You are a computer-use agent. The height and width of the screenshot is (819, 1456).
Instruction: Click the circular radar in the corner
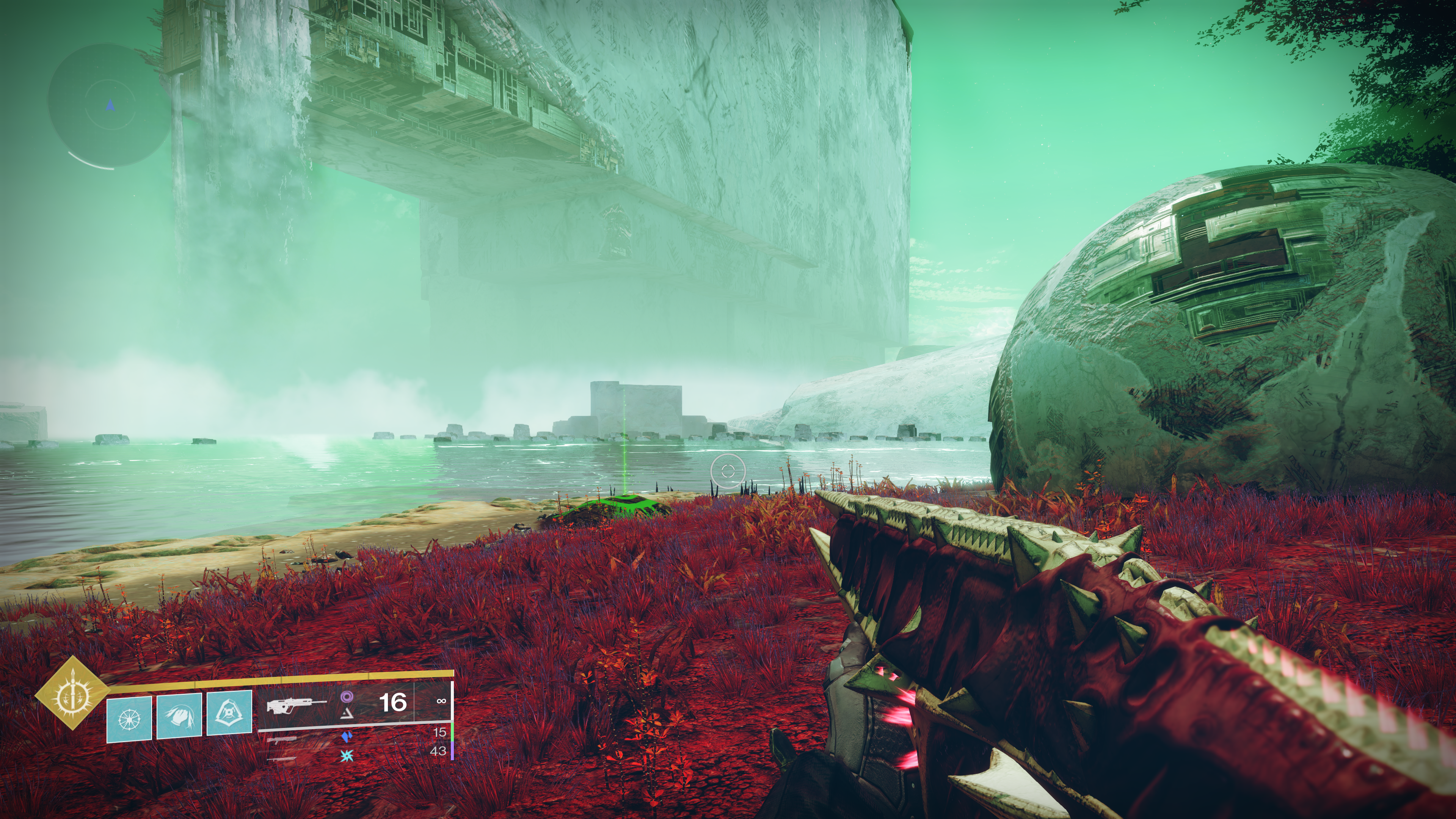pyautogui.click(x=110, y=106)
